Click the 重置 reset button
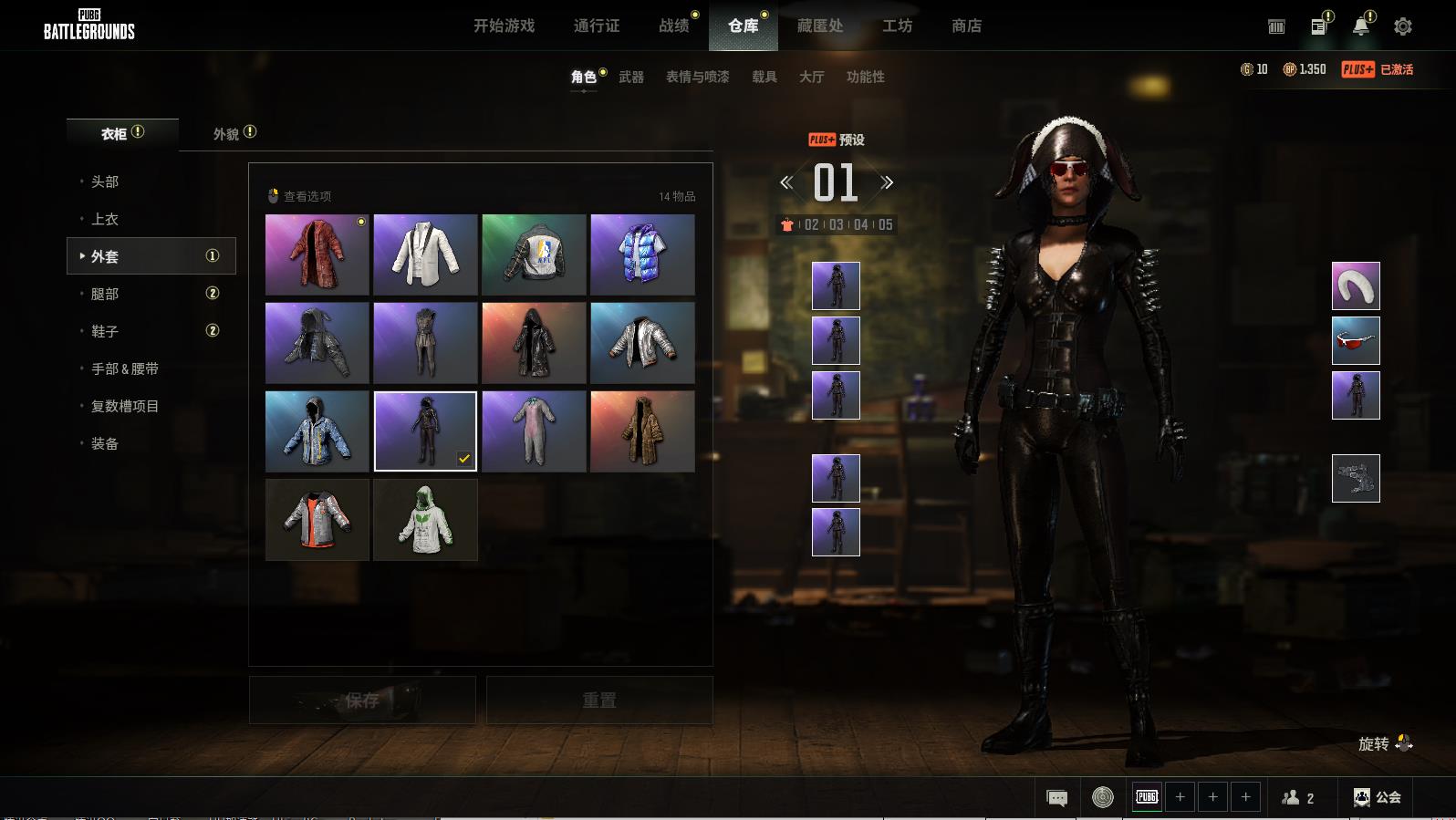1456x820 pixels. pyautogui.click(x=599, y=701)
